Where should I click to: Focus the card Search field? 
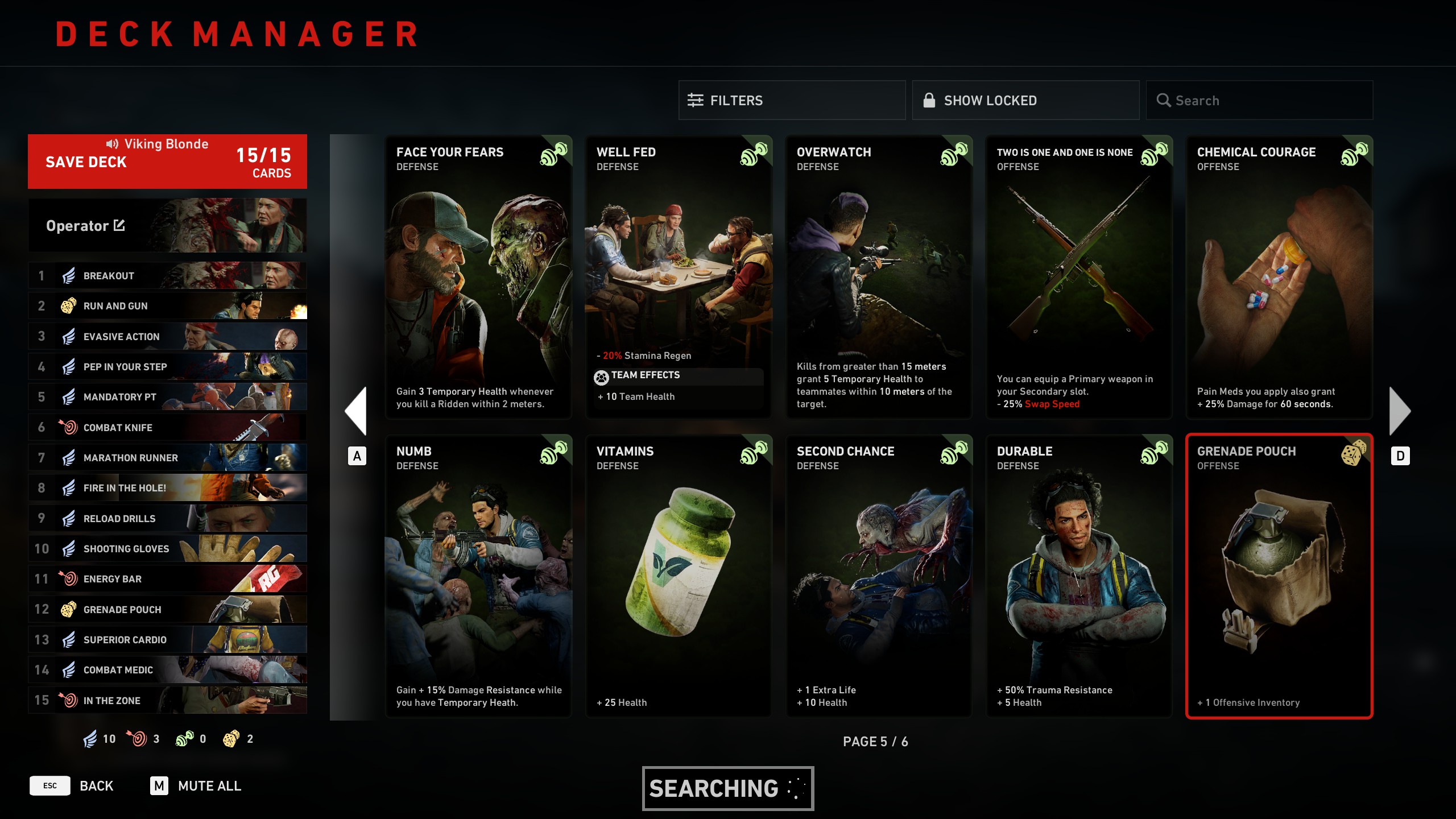[1259, 101]
